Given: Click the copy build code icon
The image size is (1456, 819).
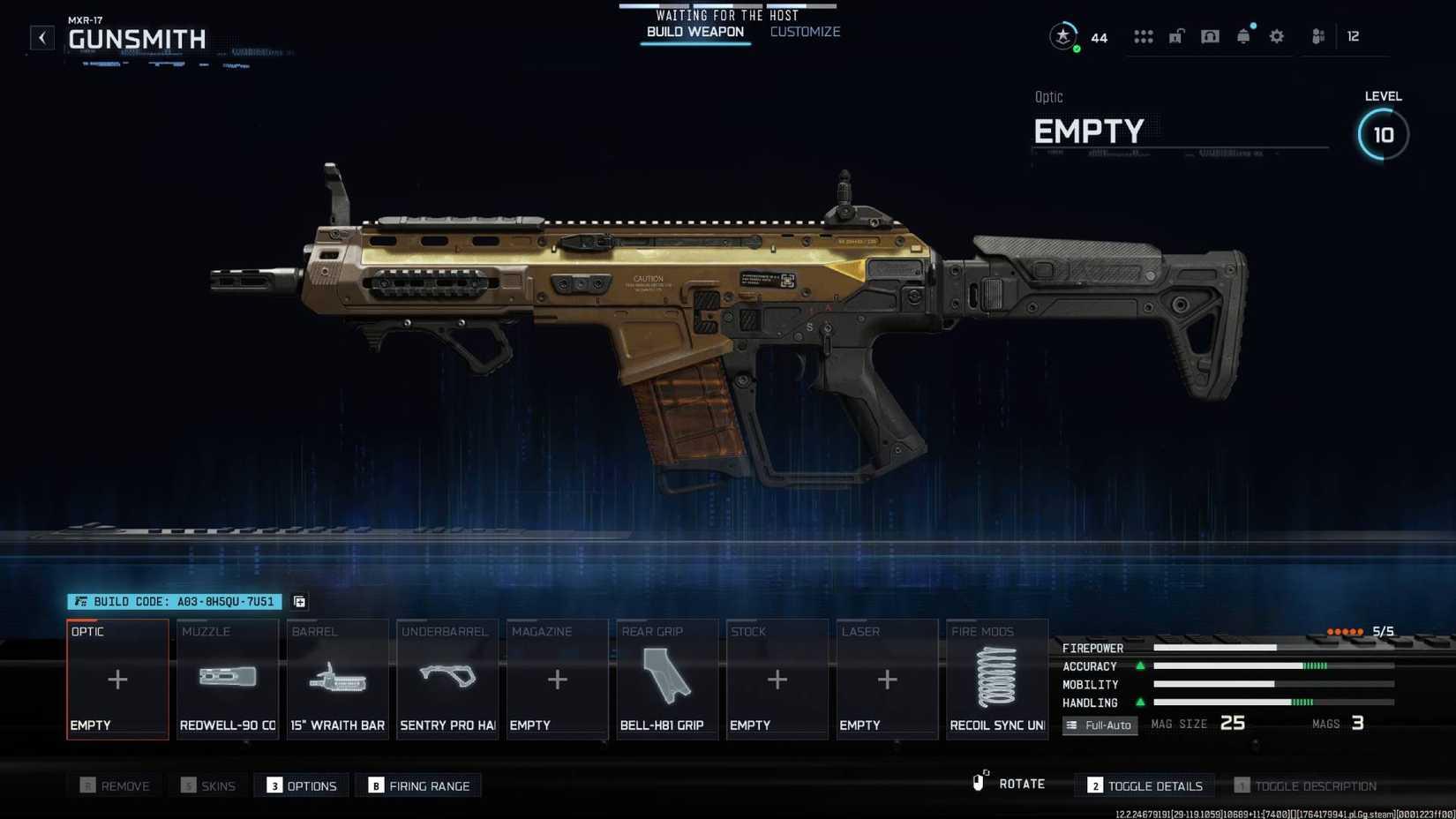Looking at the screenshot, I should [x=298, y=601].
